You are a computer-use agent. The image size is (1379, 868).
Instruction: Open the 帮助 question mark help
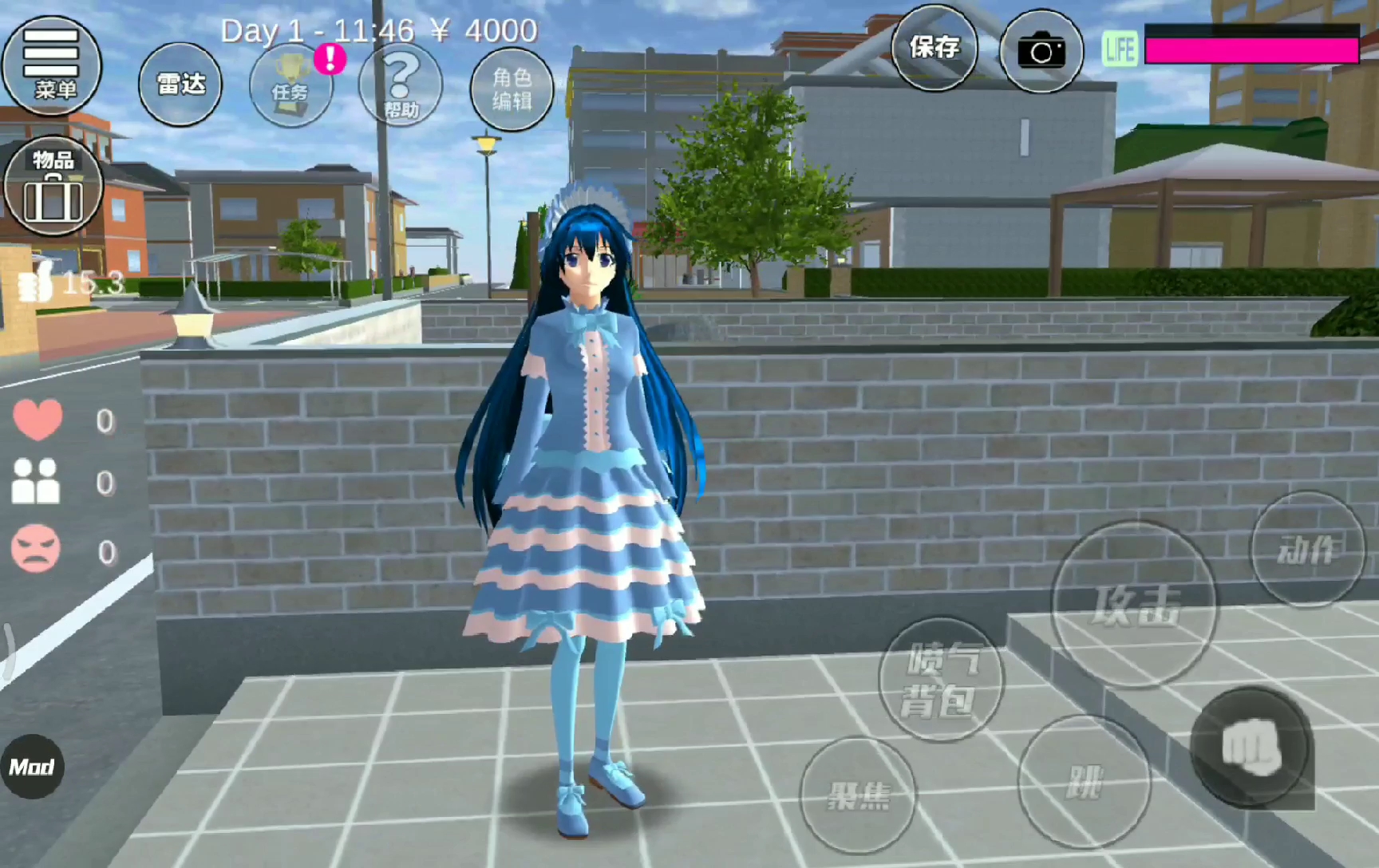tap(401, 85)
